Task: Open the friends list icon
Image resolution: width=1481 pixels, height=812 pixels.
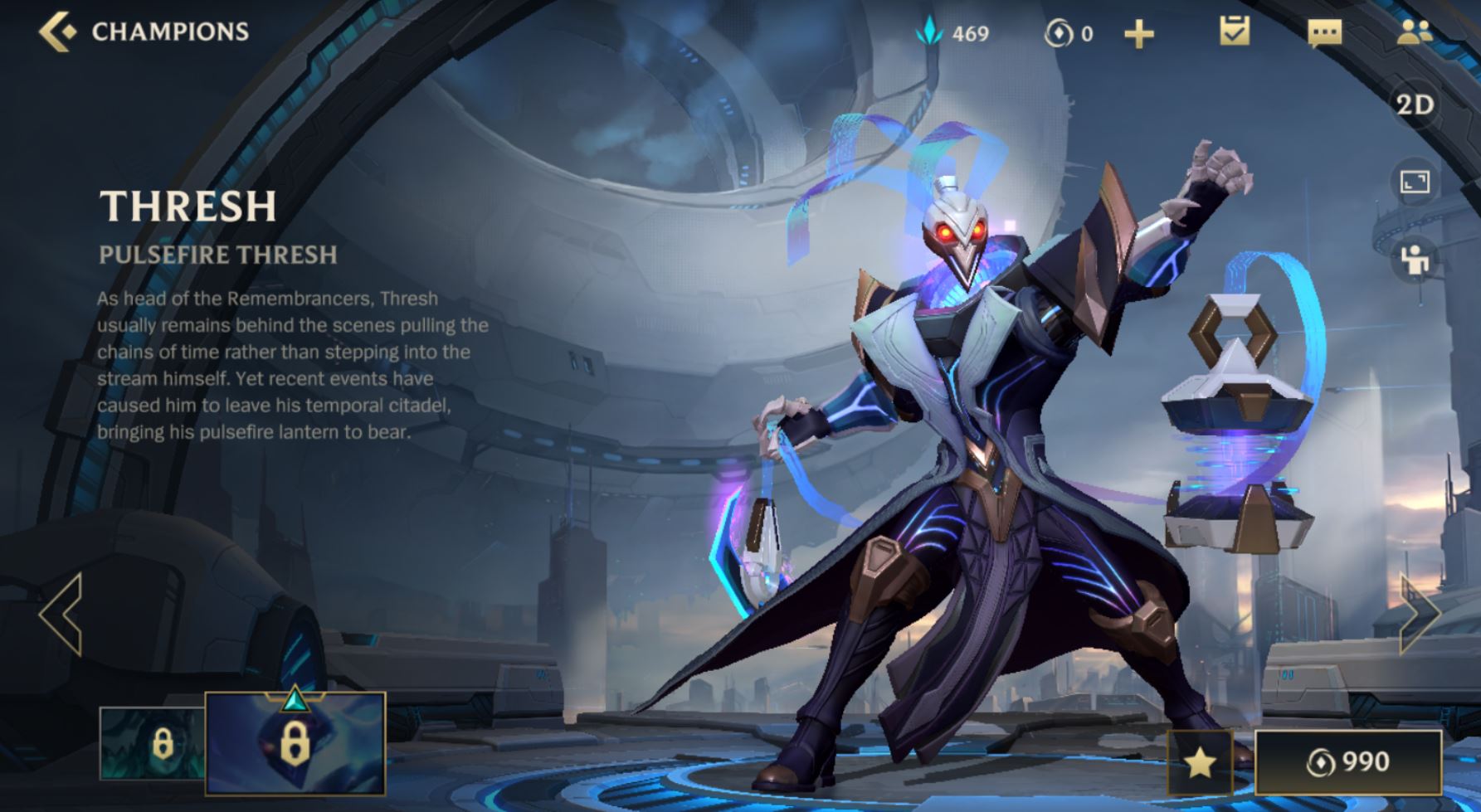Action: coord(1414,32)
